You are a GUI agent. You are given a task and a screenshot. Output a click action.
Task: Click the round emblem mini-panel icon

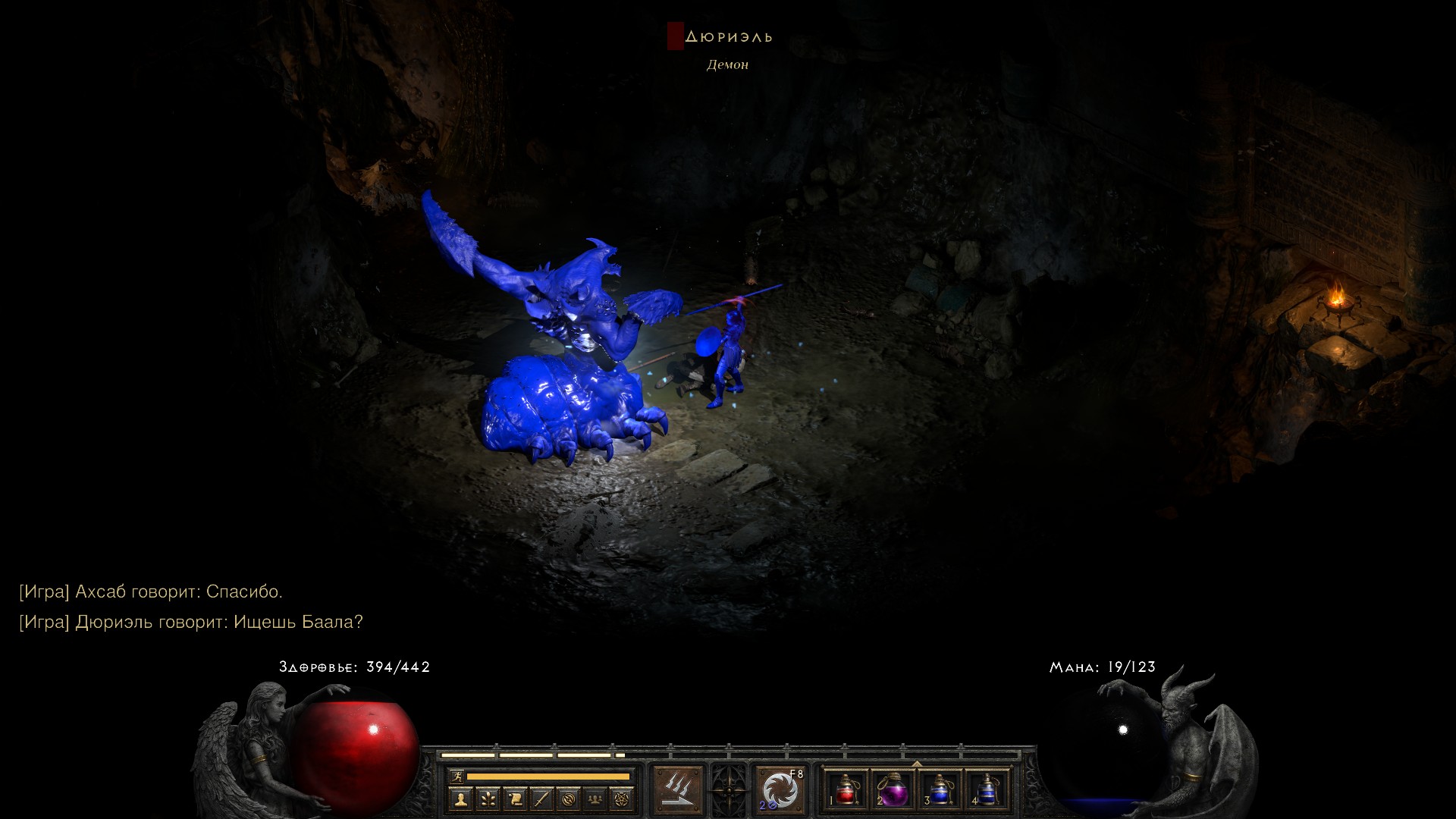570,799
